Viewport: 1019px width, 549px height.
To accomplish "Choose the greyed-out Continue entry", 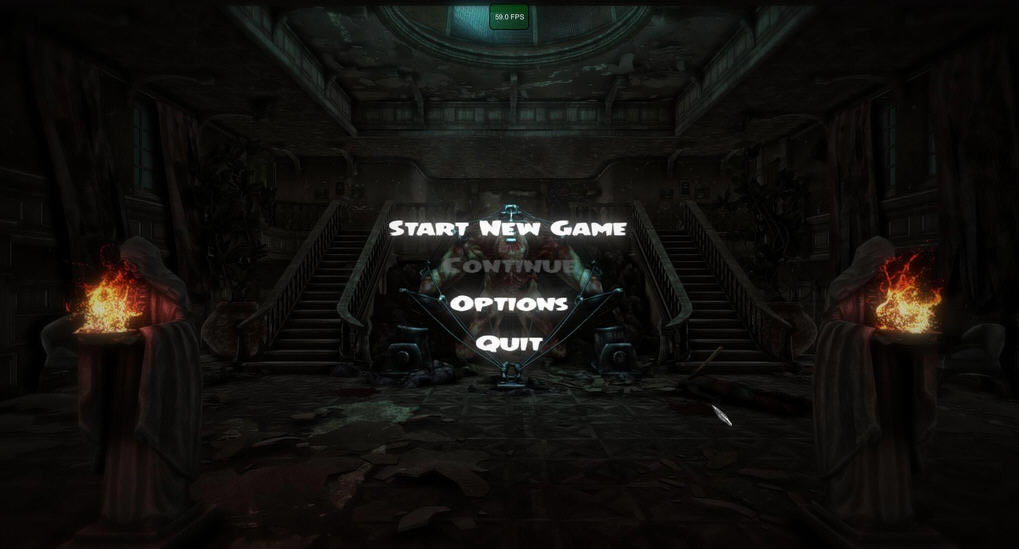I will 510,266.
